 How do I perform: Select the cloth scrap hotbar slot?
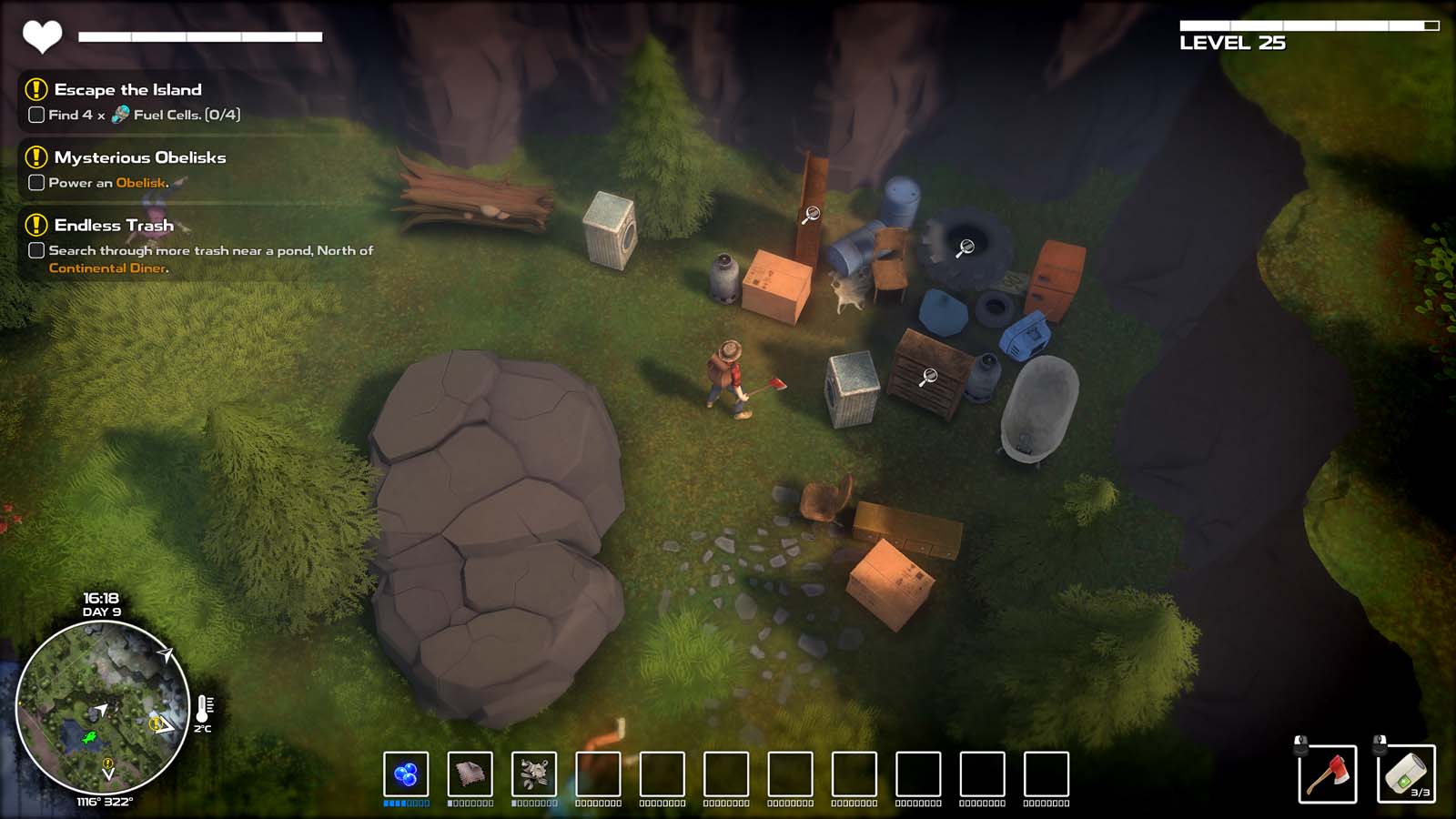point(470,774)
